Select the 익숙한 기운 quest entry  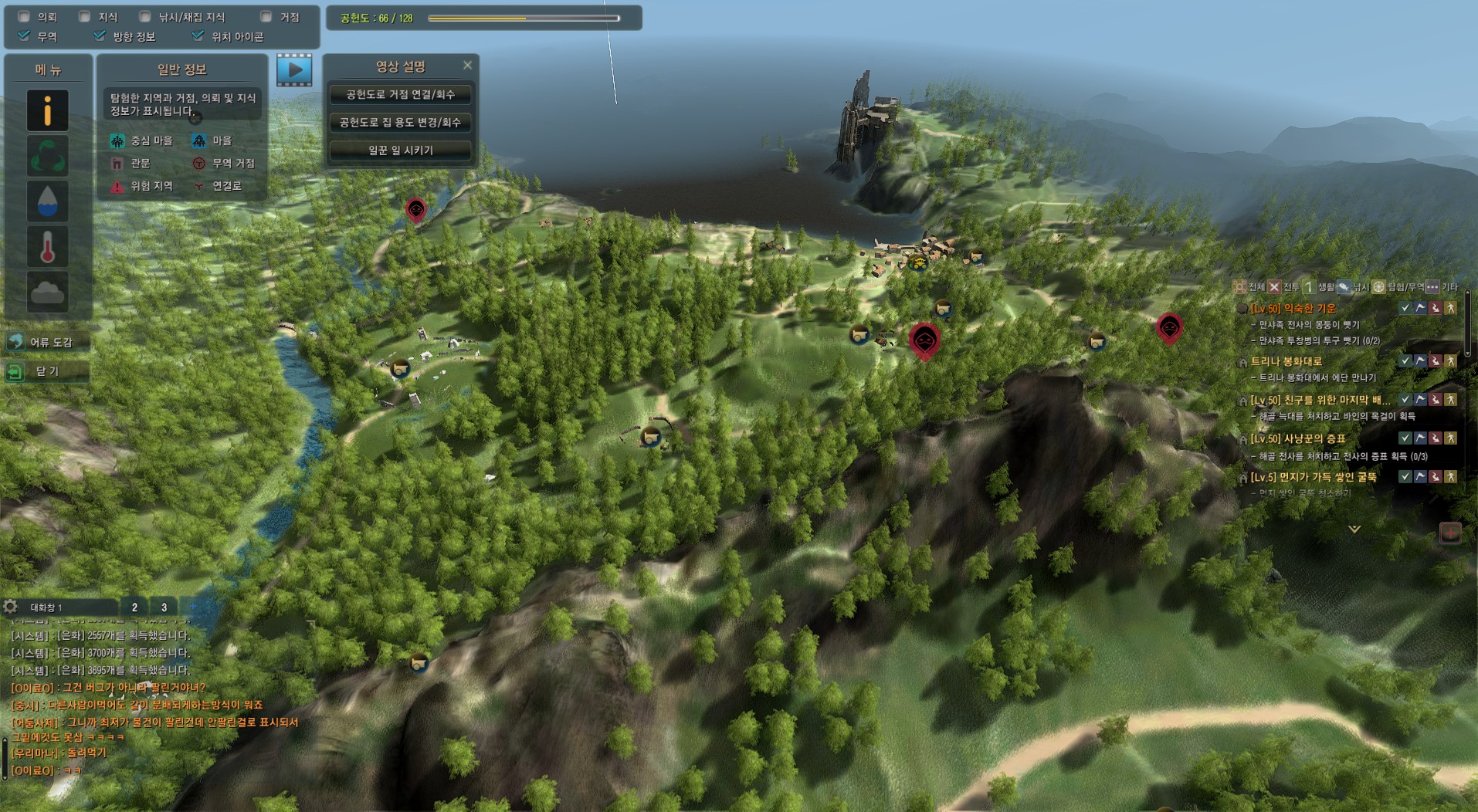[x=1293, y=308]
